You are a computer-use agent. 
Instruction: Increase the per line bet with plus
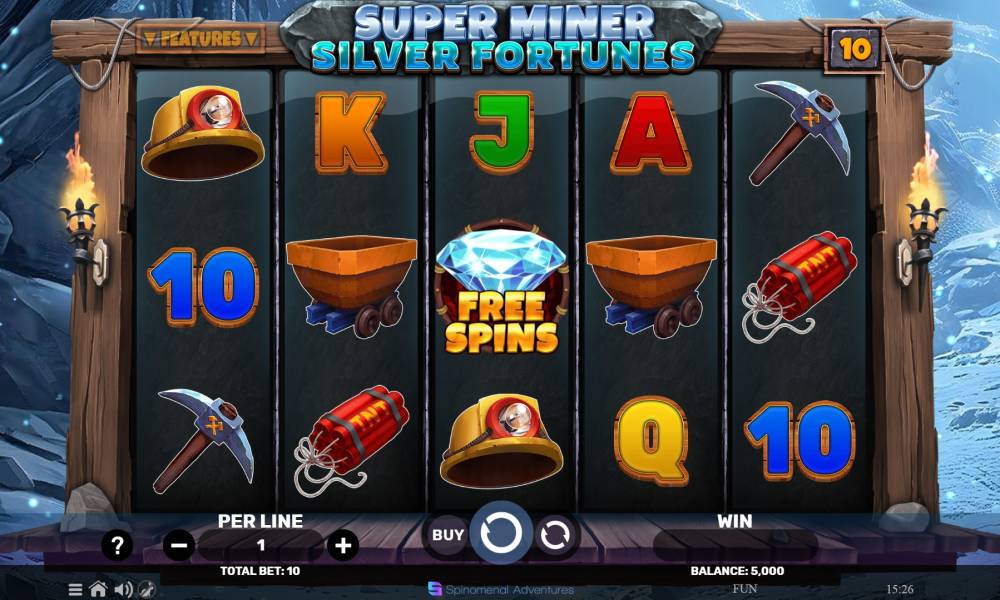[x=343, y=545]
